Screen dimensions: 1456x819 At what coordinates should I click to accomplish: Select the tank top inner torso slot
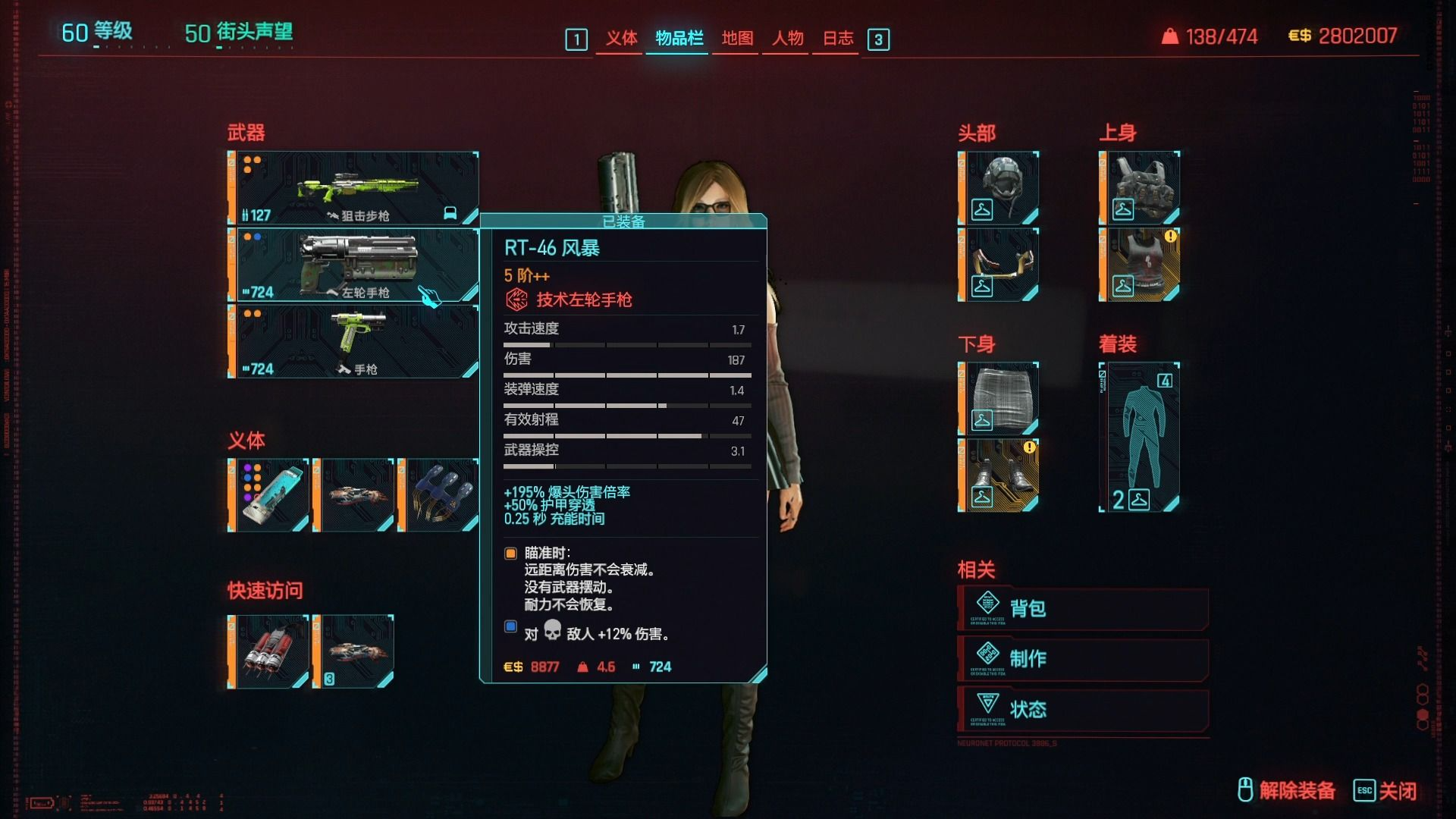(1140, 265)
